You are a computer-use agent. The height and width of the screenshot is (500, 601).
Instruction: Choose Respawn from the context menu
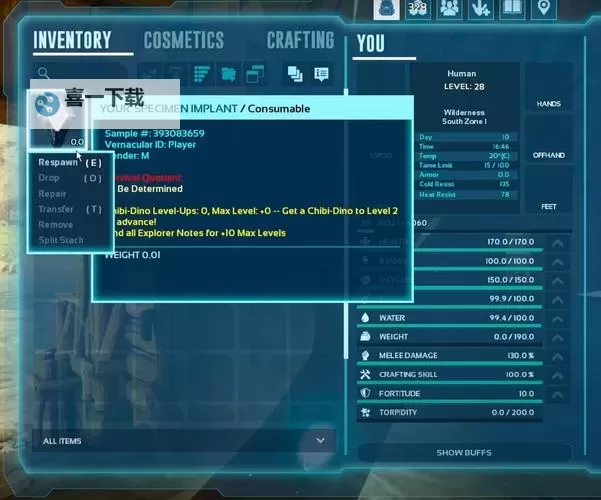57,162
